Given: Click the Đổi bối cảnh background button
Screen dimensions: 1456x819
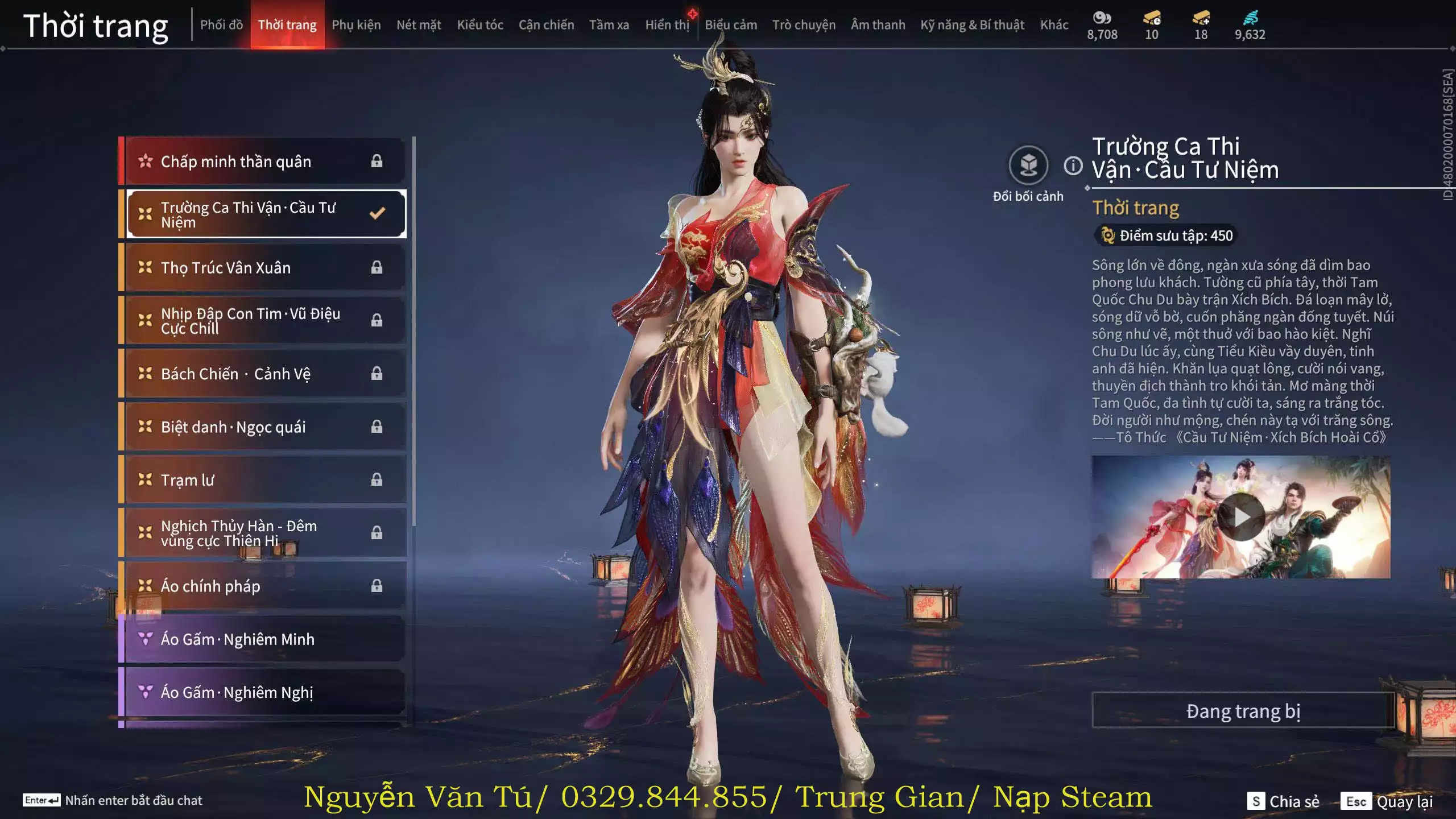Looking at the screenshot, I should pos(1028,166).
